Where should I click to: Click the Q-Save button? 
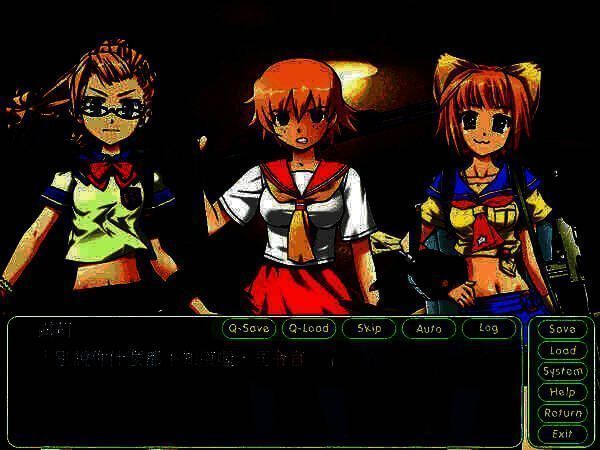(248, 328)
